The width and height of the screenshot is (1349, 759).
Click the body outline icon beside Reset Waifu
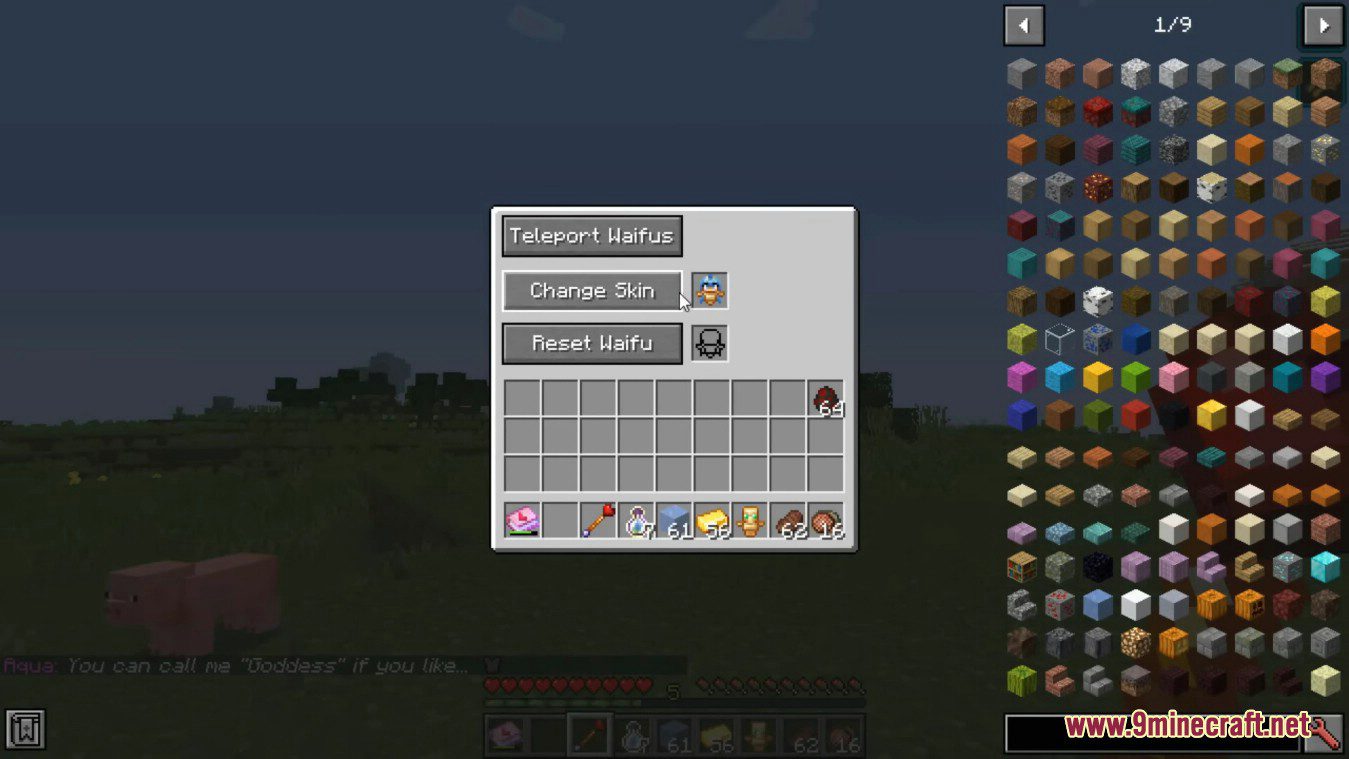709,343
